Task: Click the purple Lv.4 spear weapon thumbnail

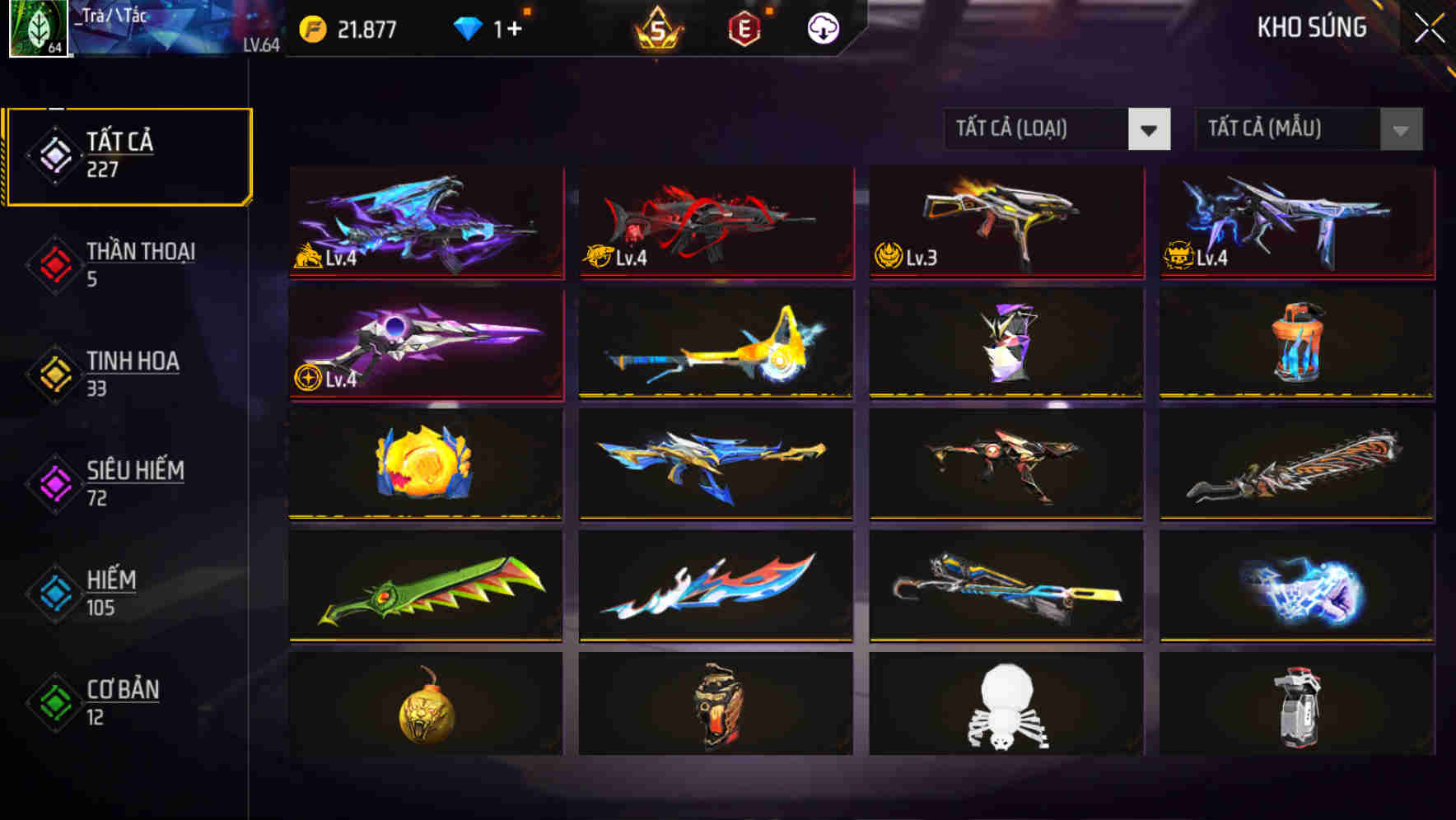Action: (424, 346)
